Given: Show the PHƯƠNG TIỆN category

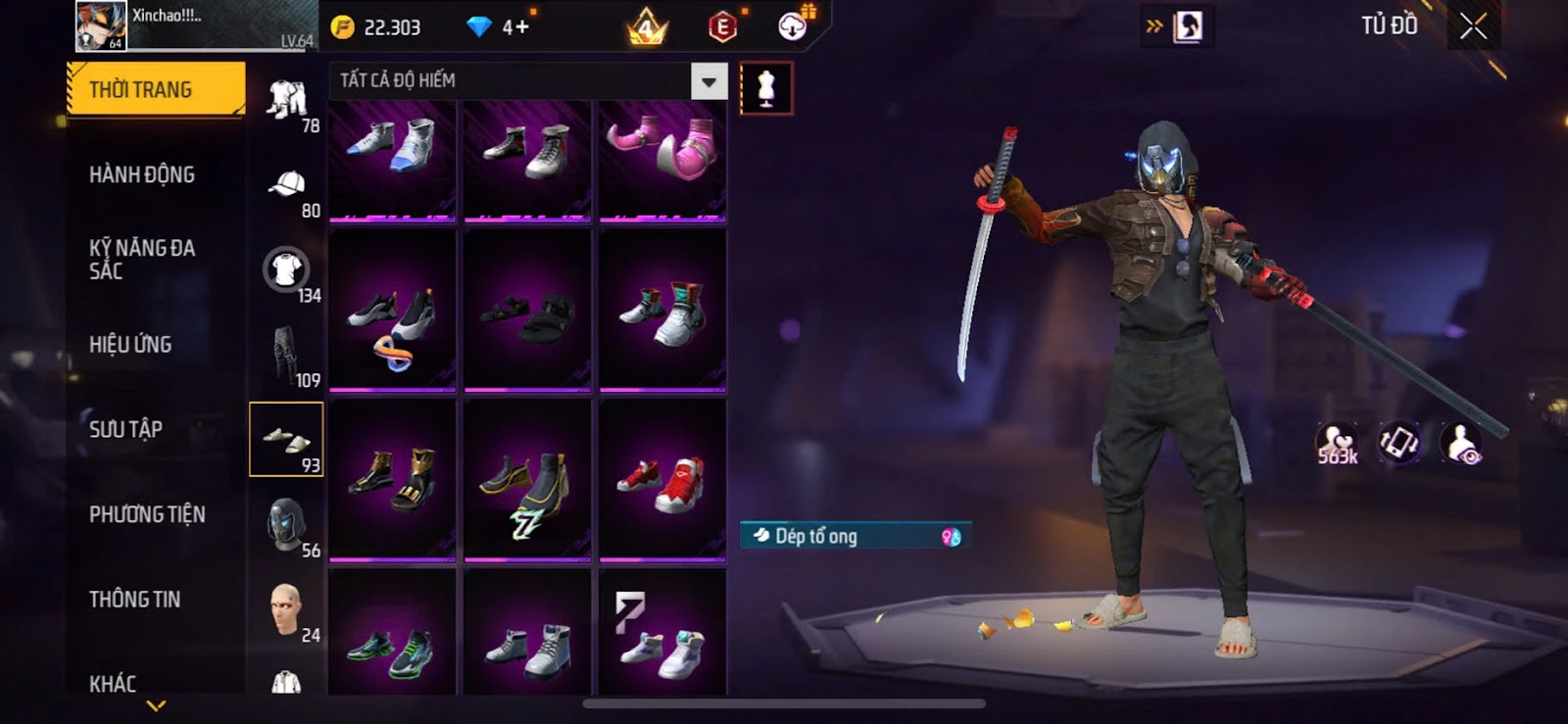Looking at the screenshot, I should [x=147, y=514].
